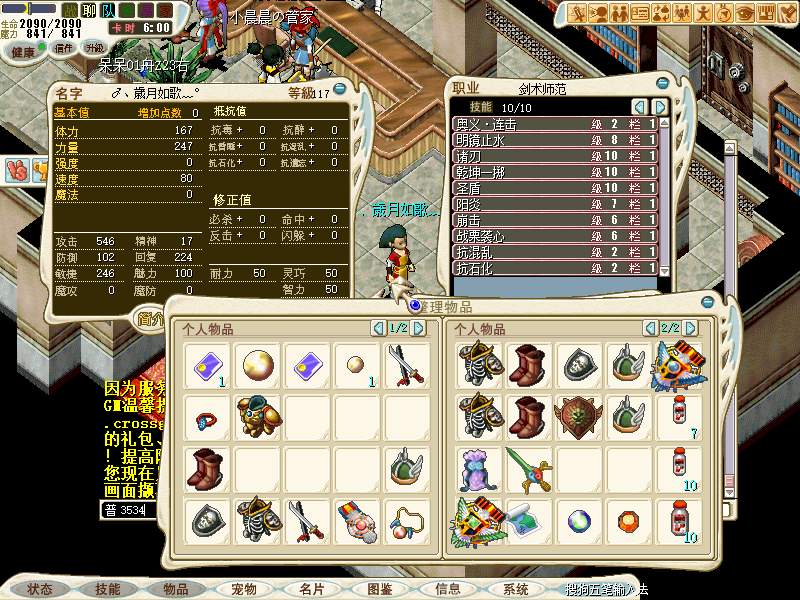Open the 信息 information tab

448,589
